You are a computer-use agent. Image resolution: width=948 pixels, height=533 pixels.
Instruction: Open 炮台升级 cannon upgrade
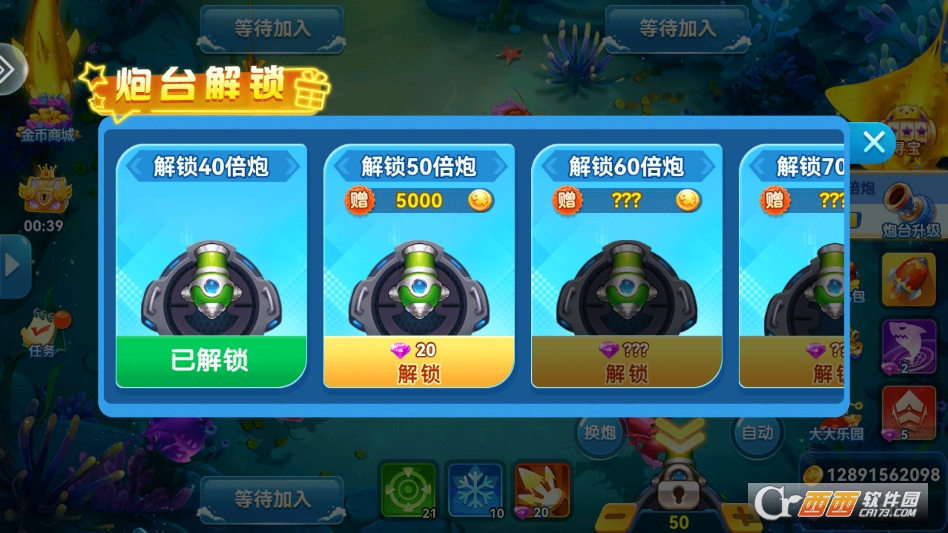tap(908, 206)
